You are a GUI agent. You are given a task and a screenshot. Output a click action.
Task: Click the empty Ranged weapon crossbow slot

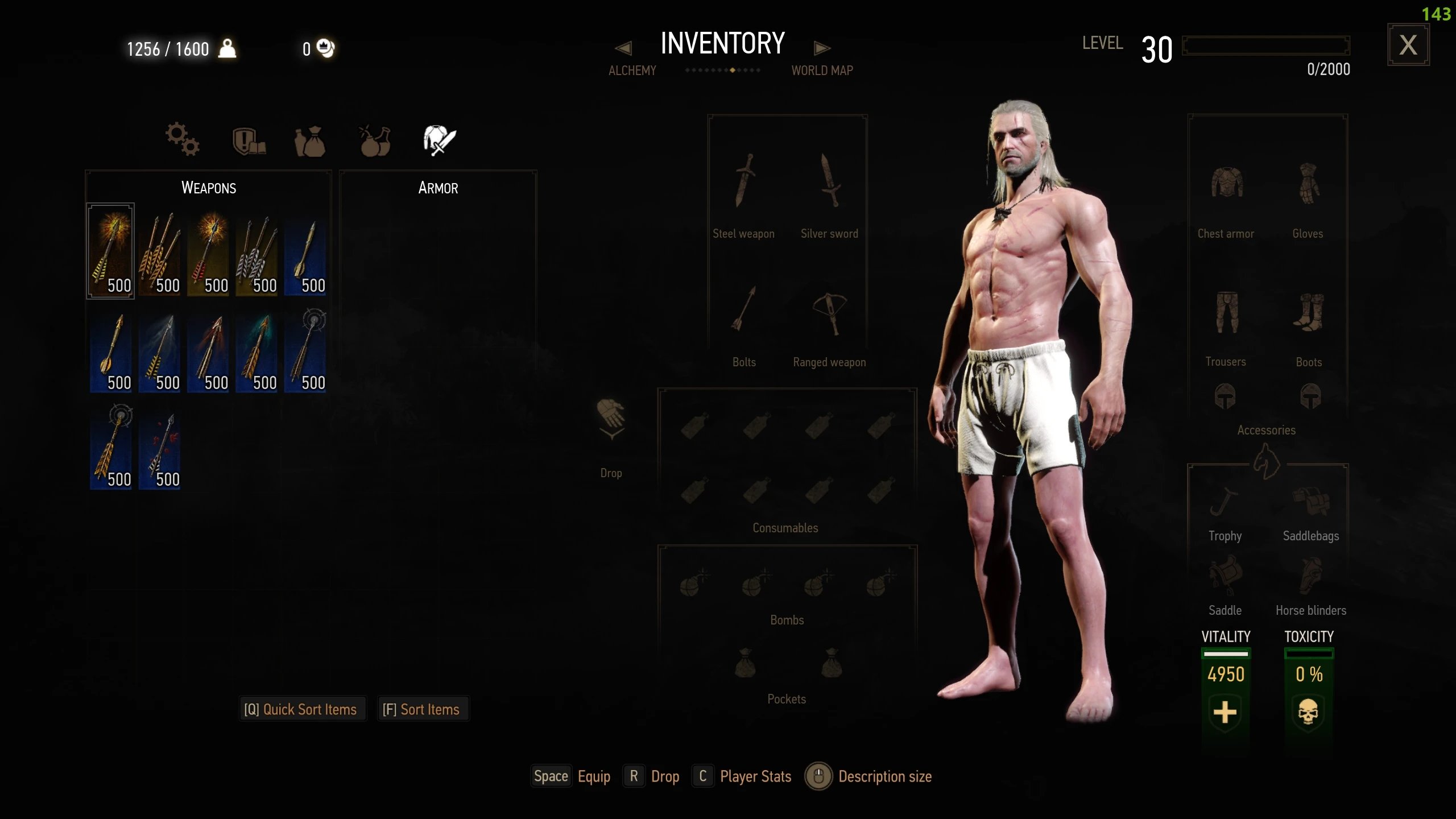tap(829, 315)
